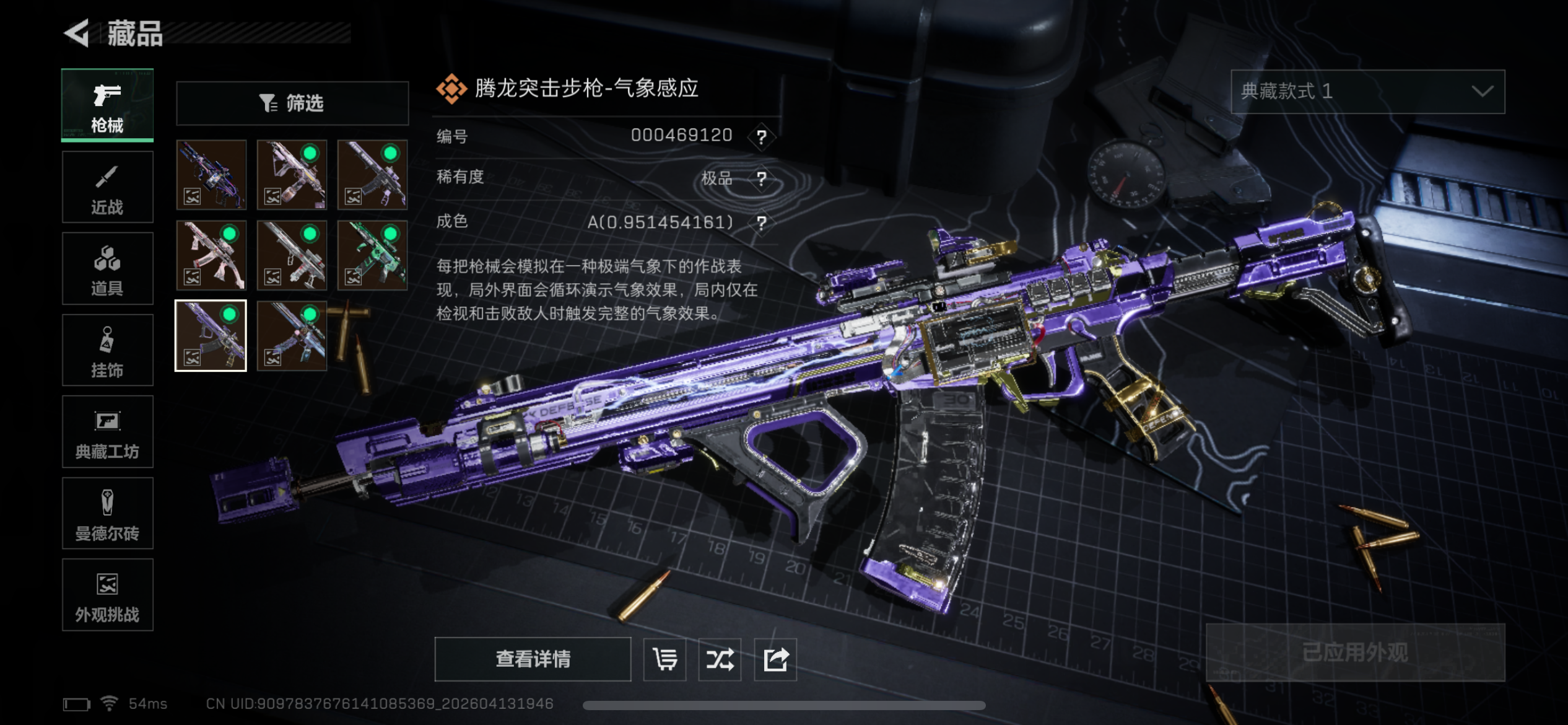Switch to the 曼德尔砖 tab

coord(107,514)
